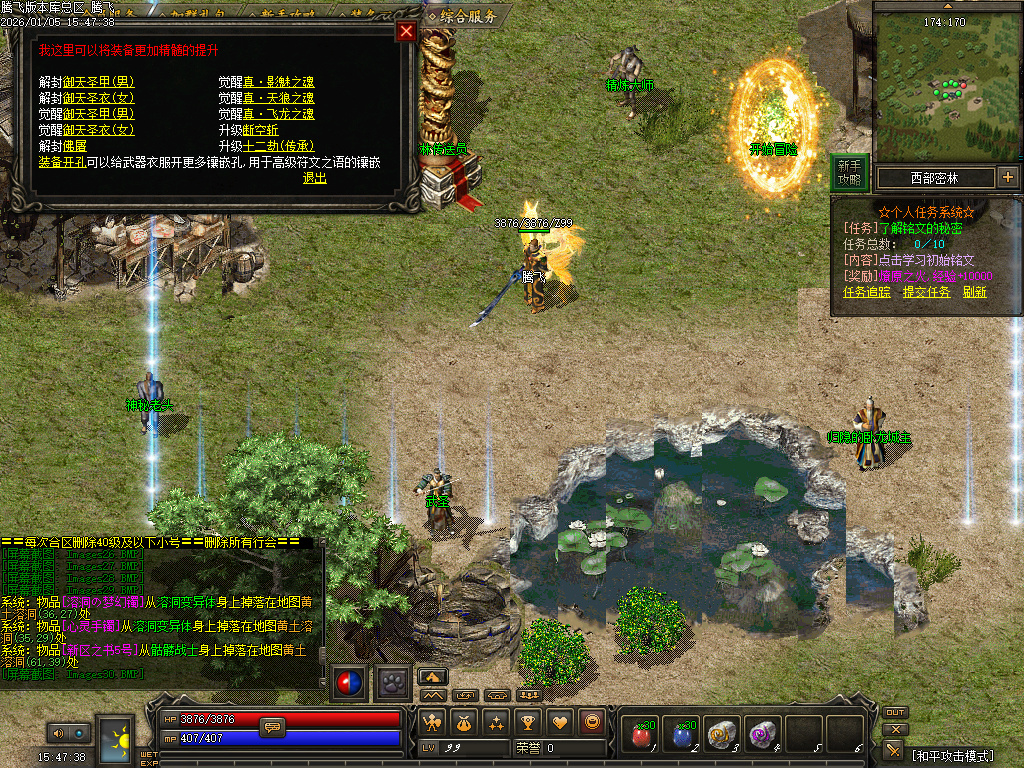This screenshot has height=768, width=1024.
Task: Click the heart icon on the bottom bar
Action: coord(560,721)
